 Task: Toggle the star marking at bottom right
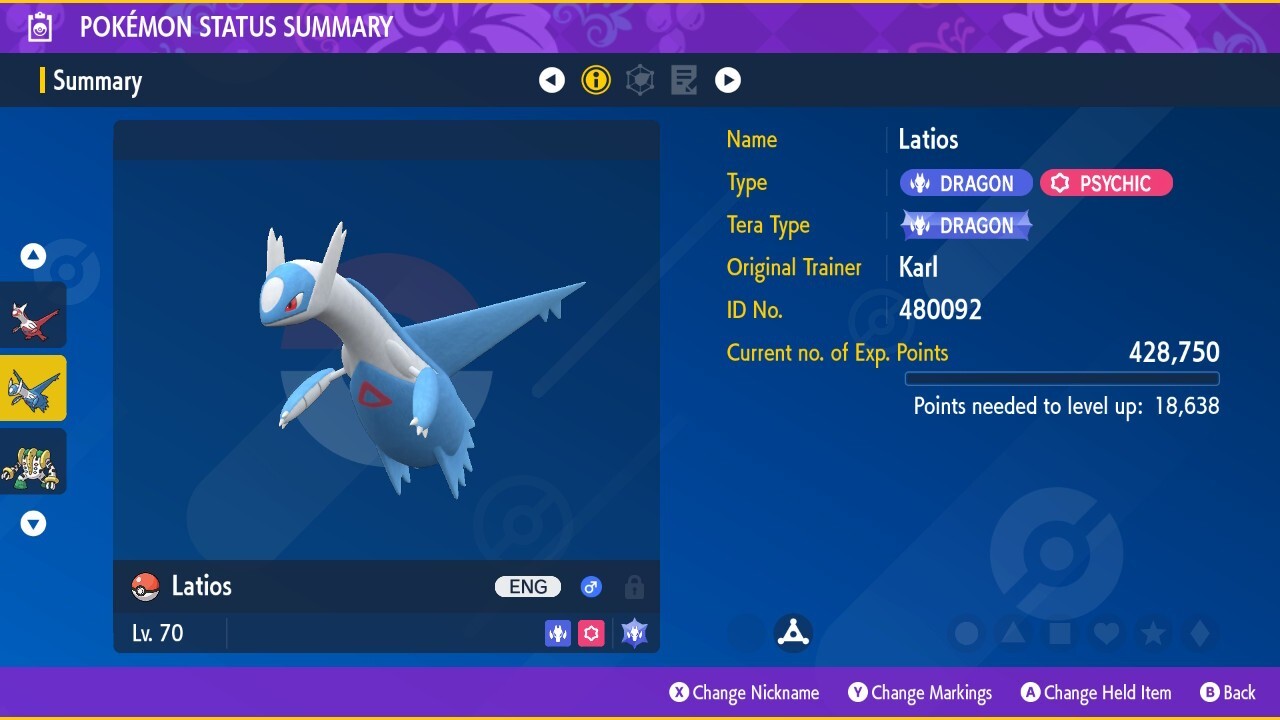tap(1154, 632)
